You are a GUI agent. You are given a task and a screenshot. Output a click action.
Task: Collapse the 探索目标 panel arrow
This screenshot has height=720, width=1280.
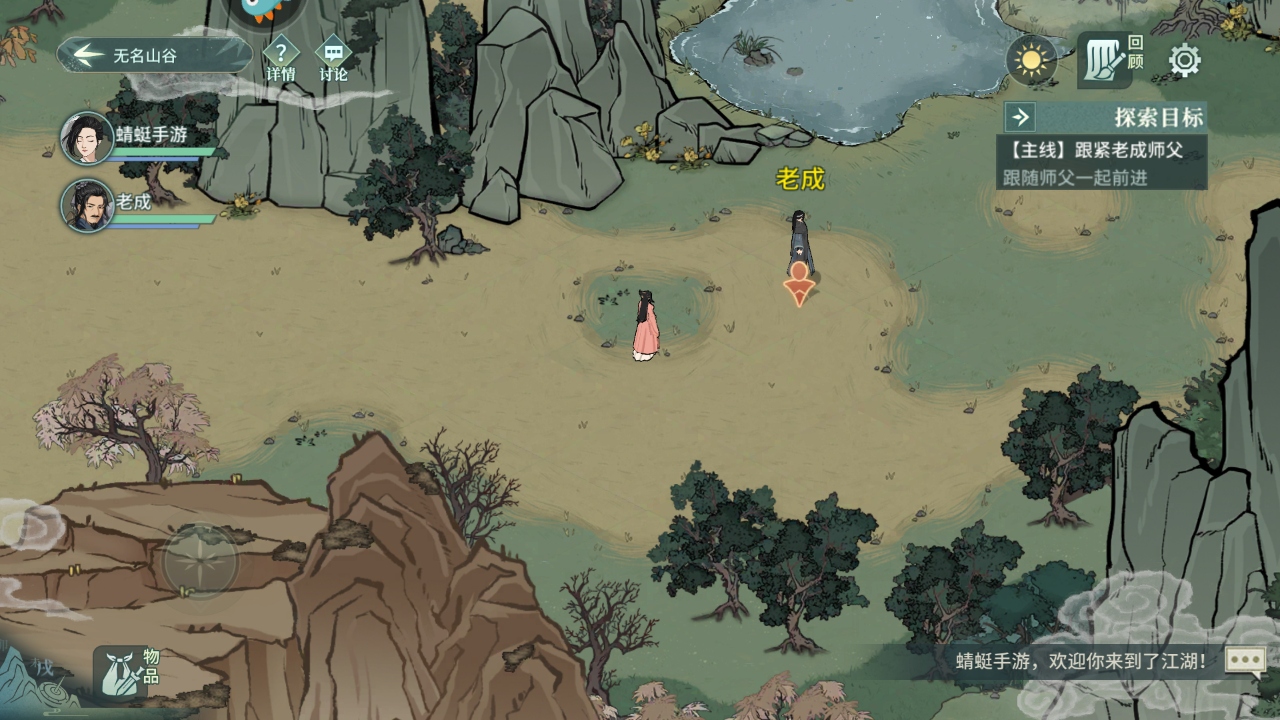point(1020,117)
